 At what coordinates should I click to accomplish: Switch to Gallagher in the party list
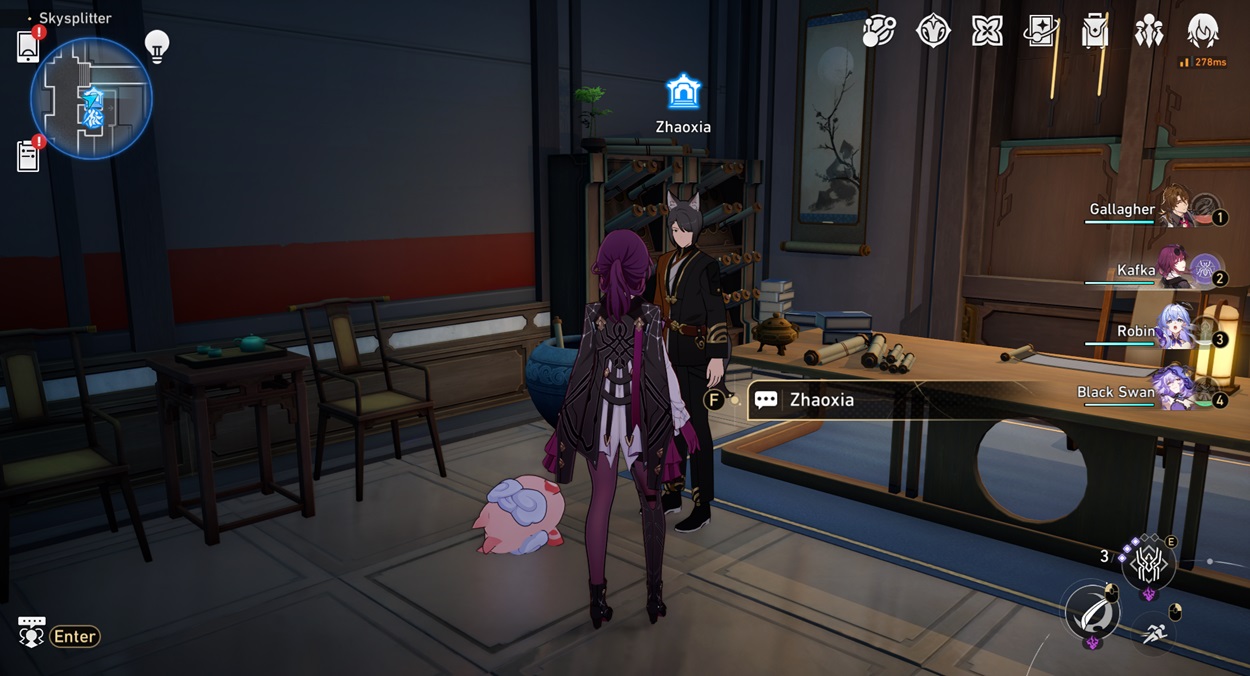point(1174,209)
